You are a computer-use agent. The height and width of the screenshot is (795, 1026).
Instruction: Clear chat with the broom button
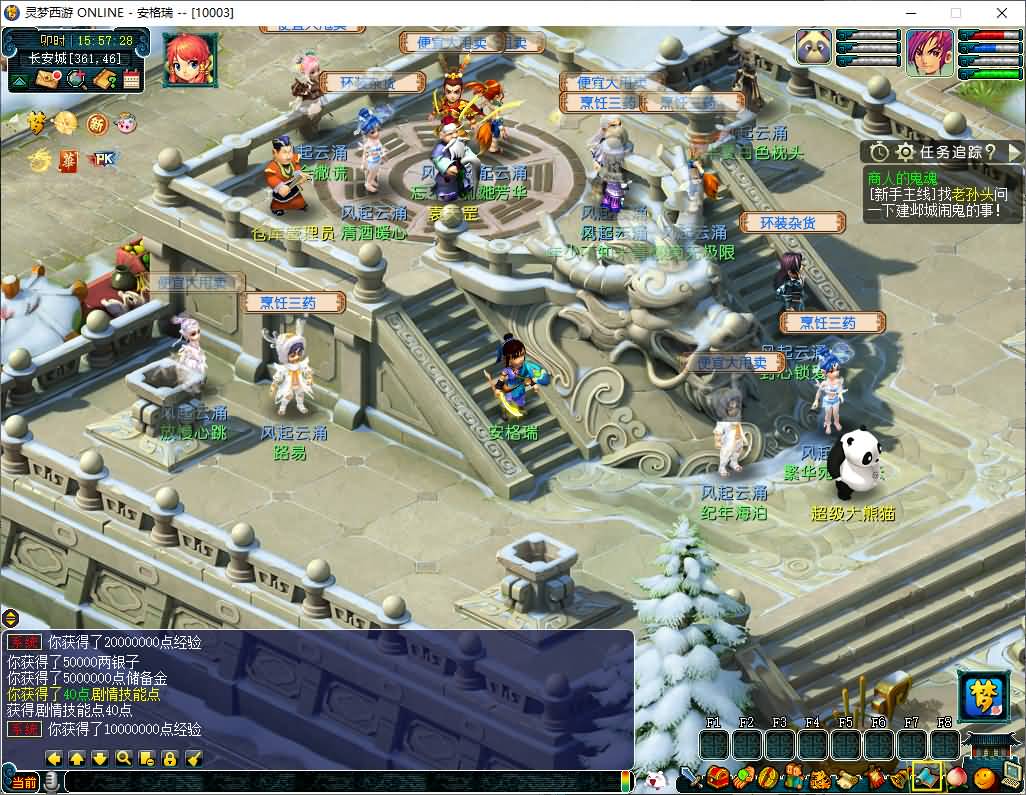coord(194,758)
